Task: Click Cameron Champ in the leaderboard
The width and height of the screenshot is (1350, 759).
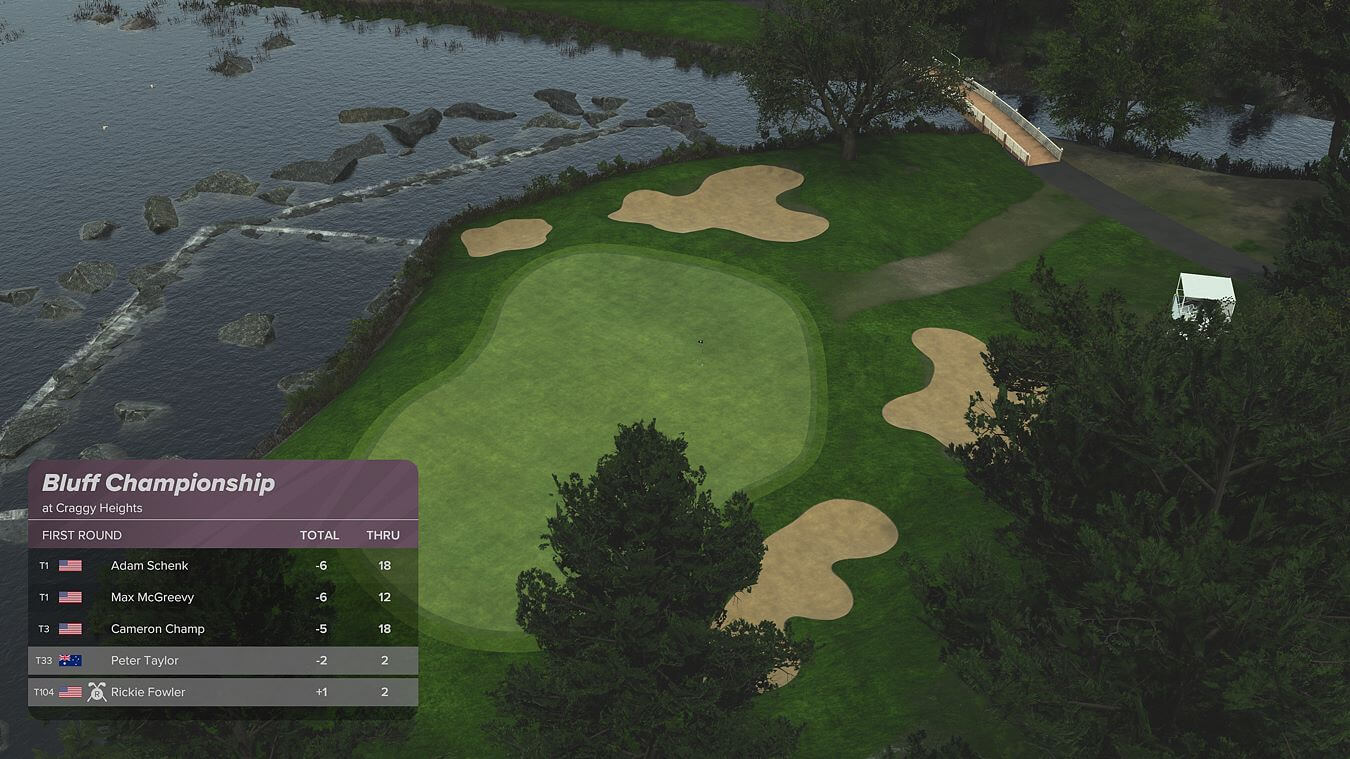Action: [222, 629]
